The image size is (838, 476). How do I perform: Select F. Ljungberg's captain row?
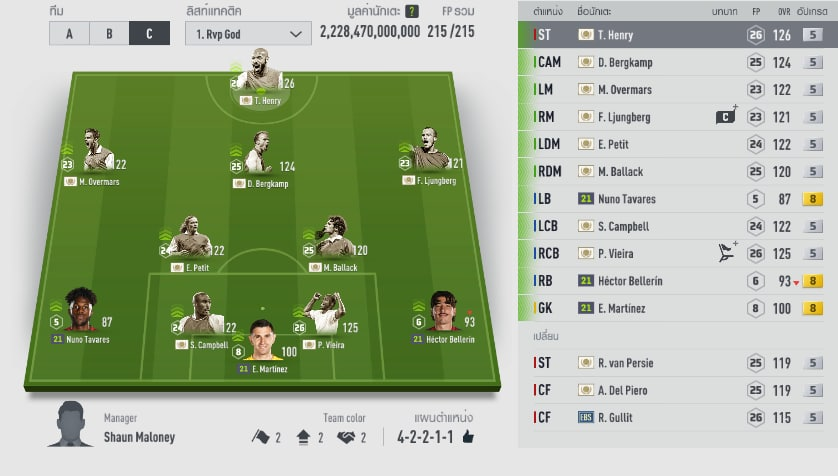(x=678, y=117)
